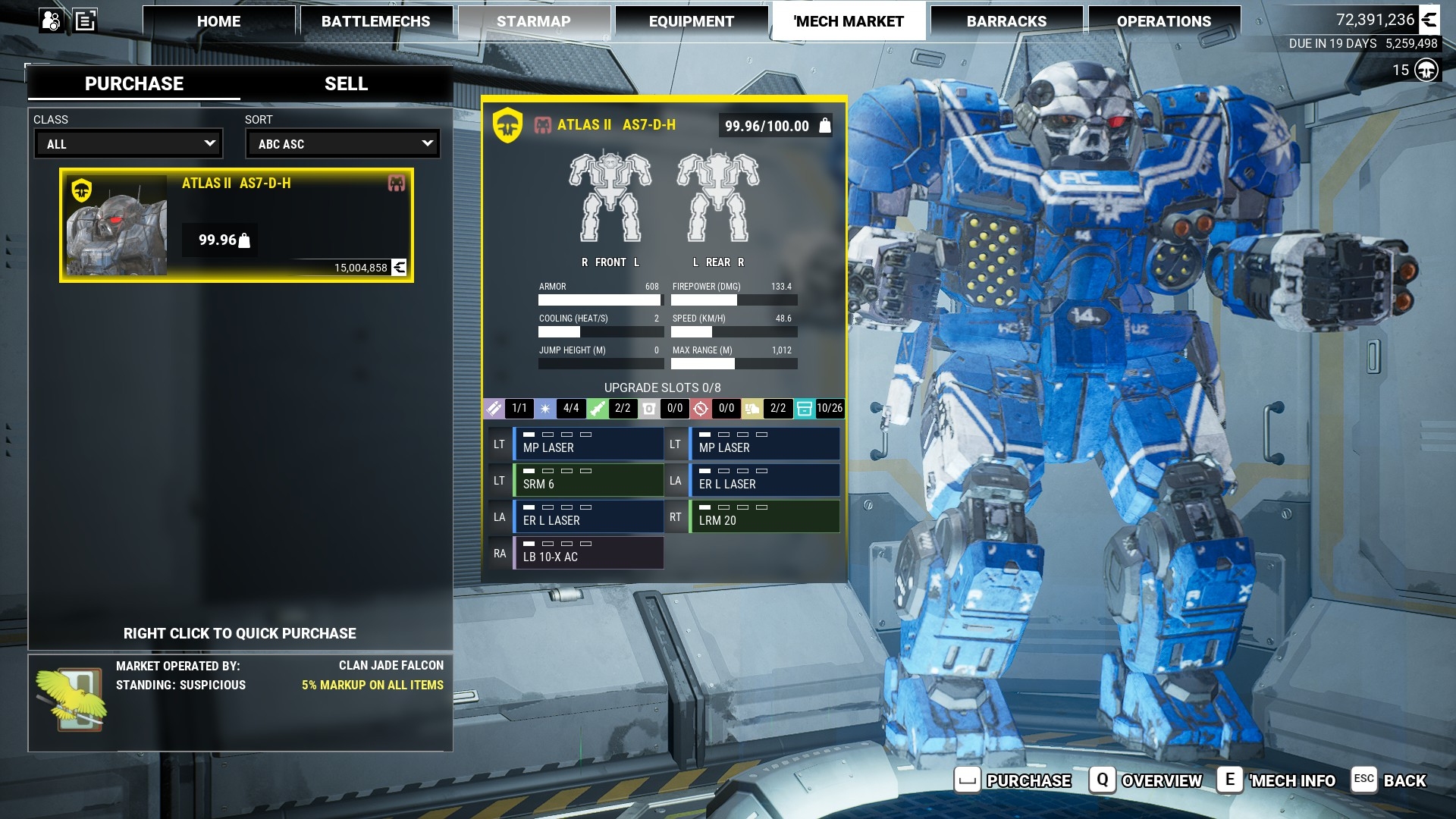Image resolution: width=1456 pixels, height=819 pixels.
Task: Select the Purchase tab
Action: [x=134, y=83]
